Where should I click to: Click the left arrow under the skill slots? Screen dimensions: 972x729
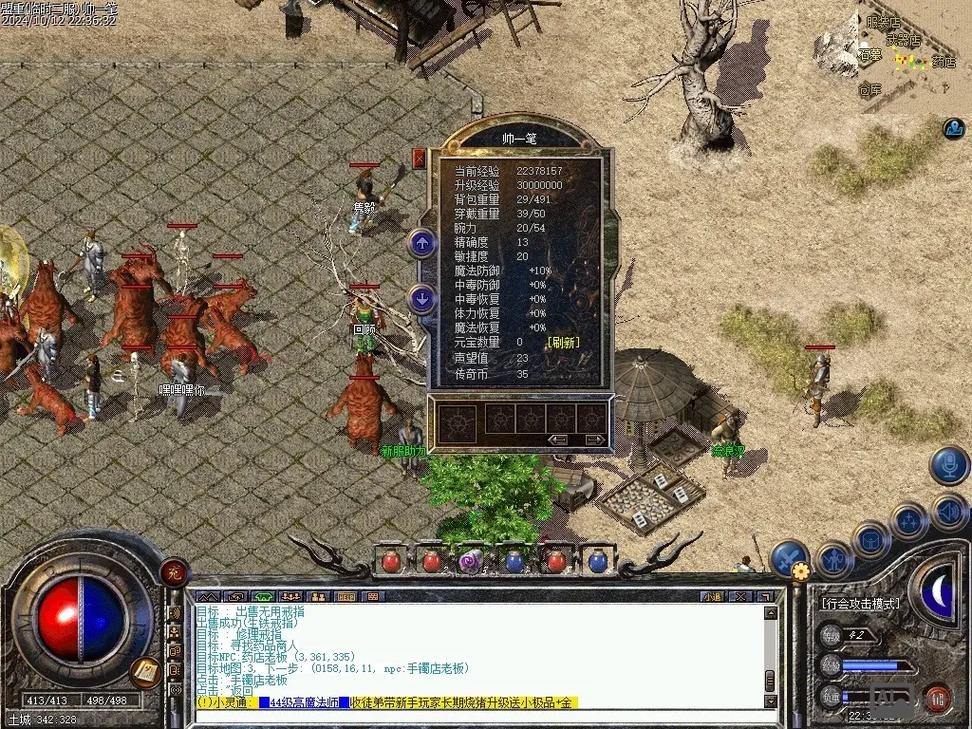tap(559, 439)
